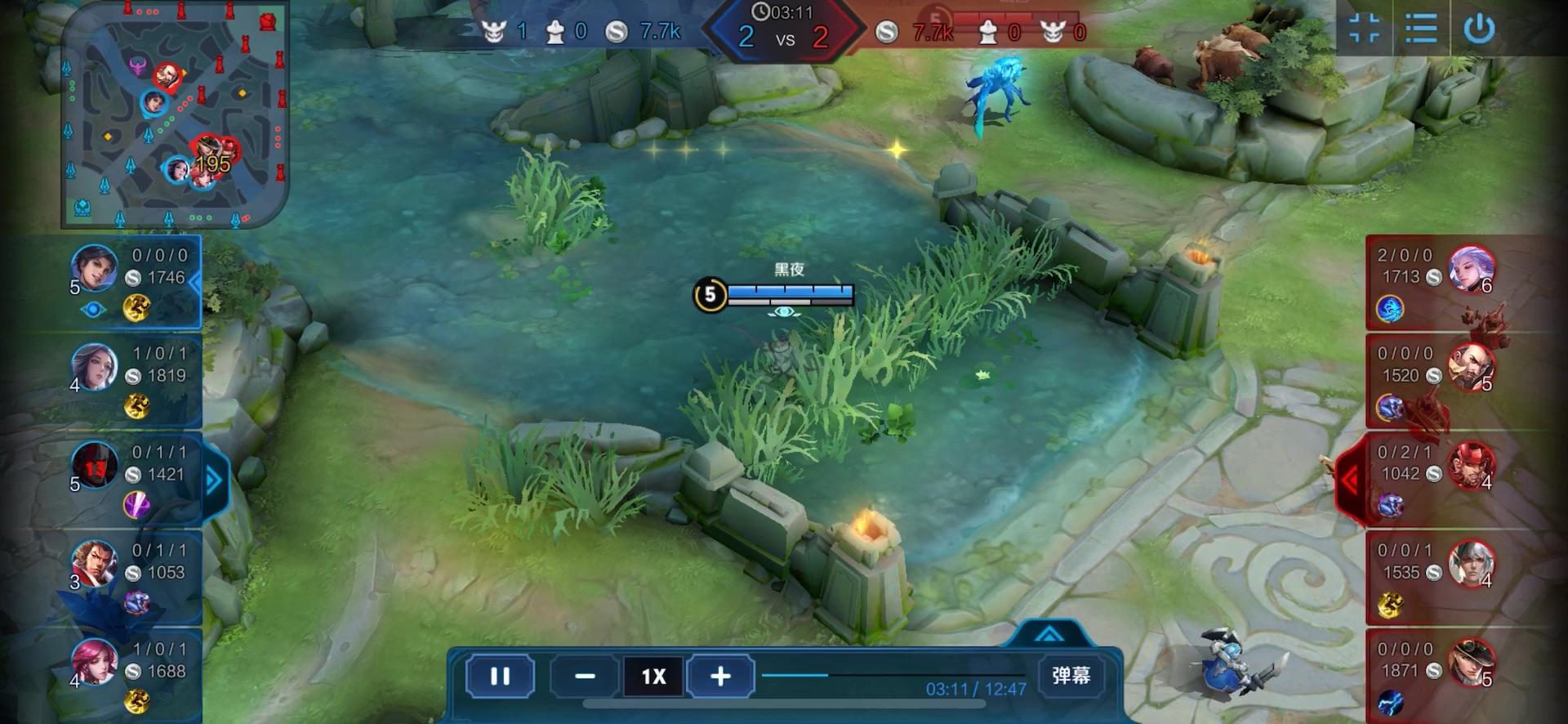Toggle the 弹幕 bullet comments button
This screenshot has width=1568, height=724.
(1071, 675)
